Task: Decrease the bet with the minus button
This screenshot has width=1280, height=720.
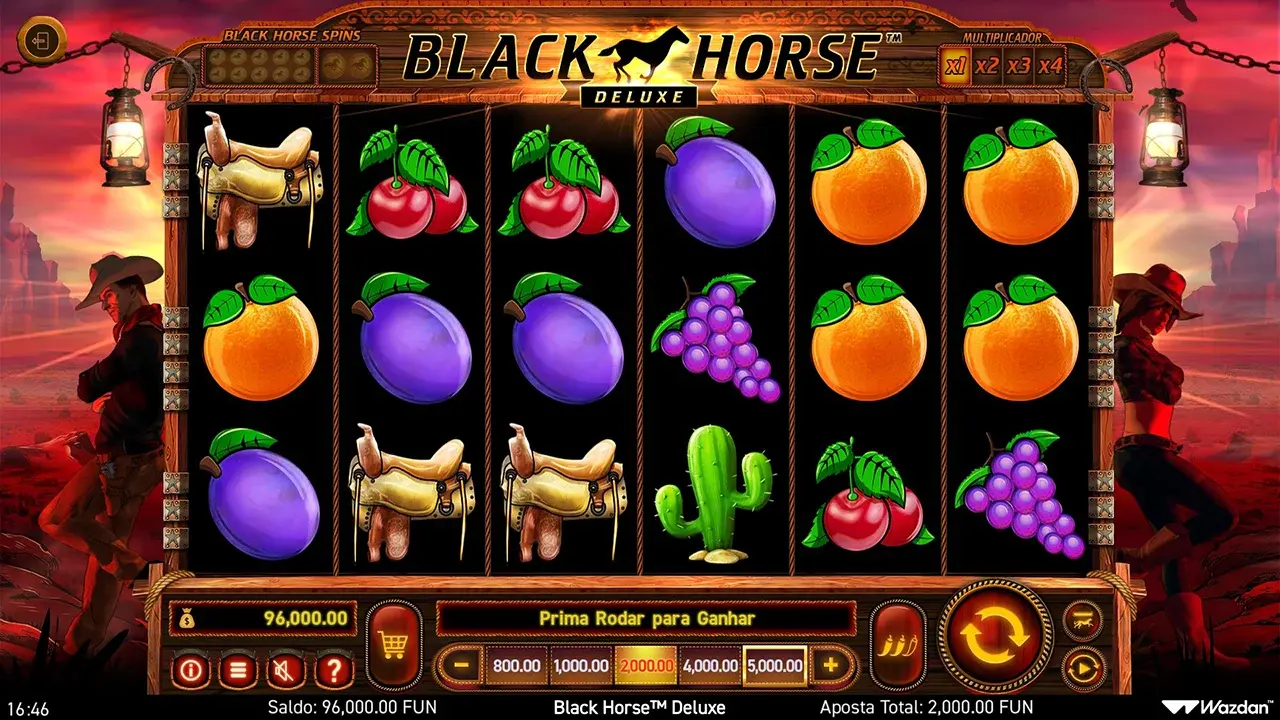Action: [460, 664]
